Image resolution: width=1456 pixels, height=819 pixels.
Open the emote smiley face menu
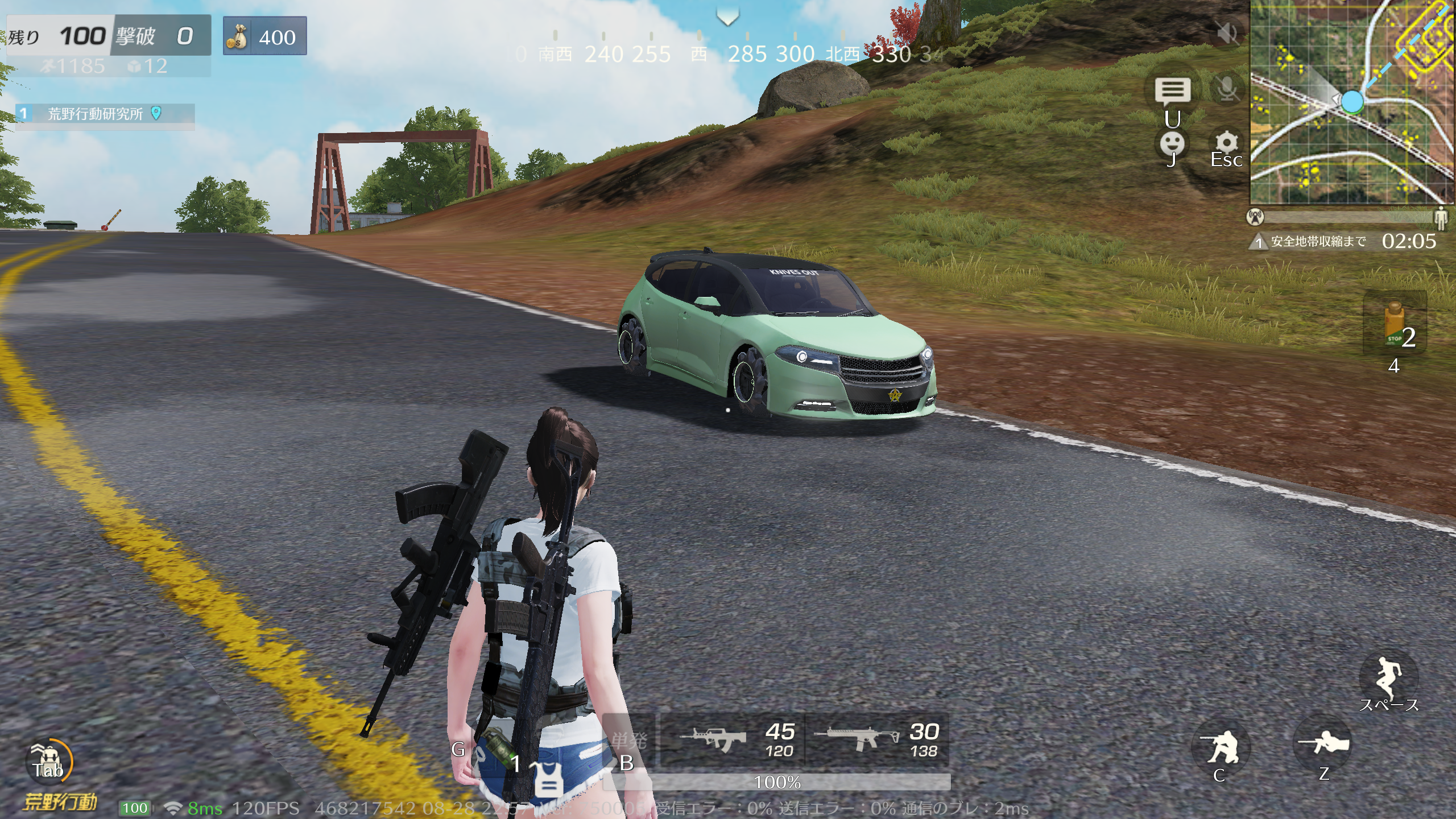tap(1172, 144)
